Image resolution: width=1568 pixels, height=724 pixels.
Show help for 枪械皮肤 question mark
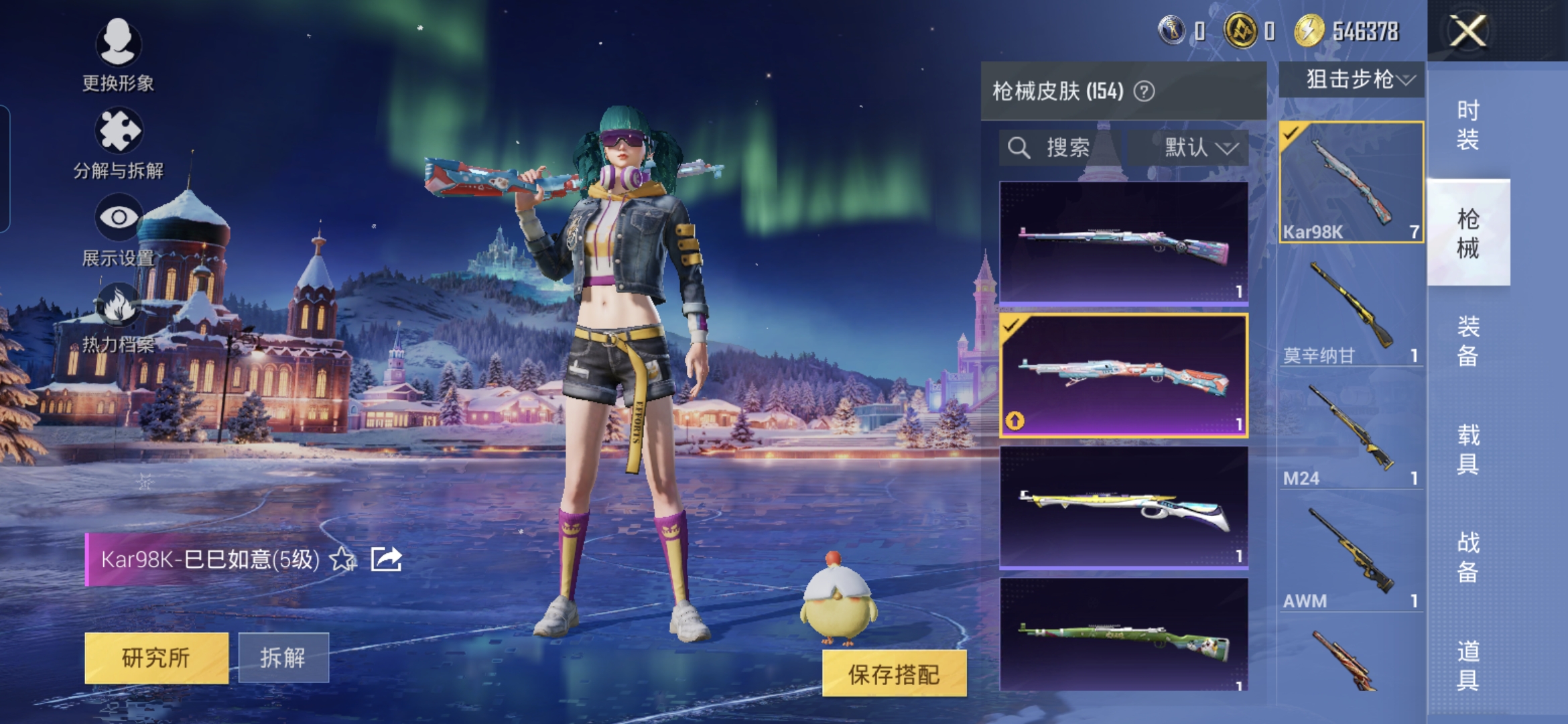[x=1144, y=91]
